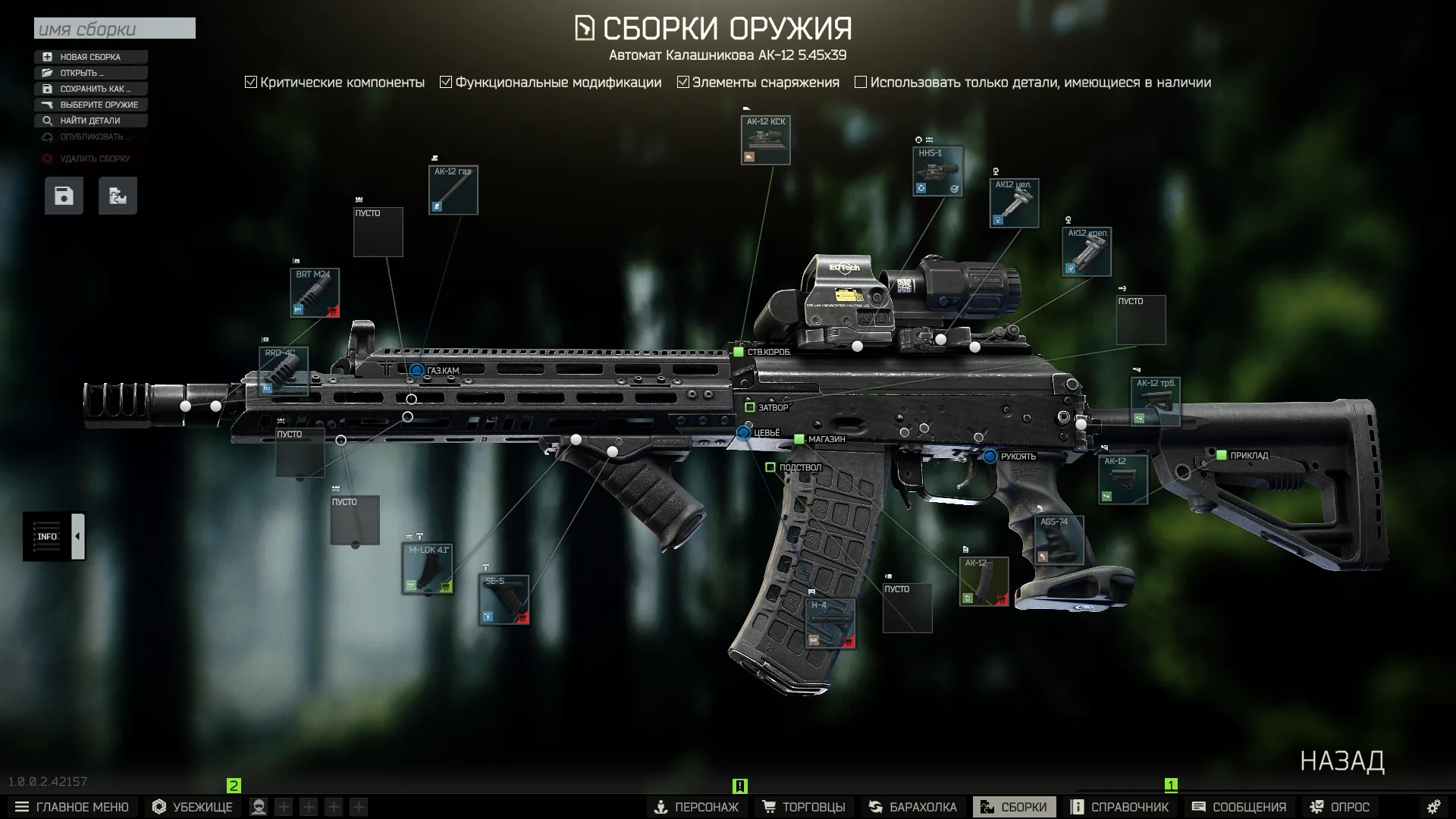The height and width of the screenshot is (819, 1456).
Task: Select the HHS-1 sight slot
Action: [937, 171]
